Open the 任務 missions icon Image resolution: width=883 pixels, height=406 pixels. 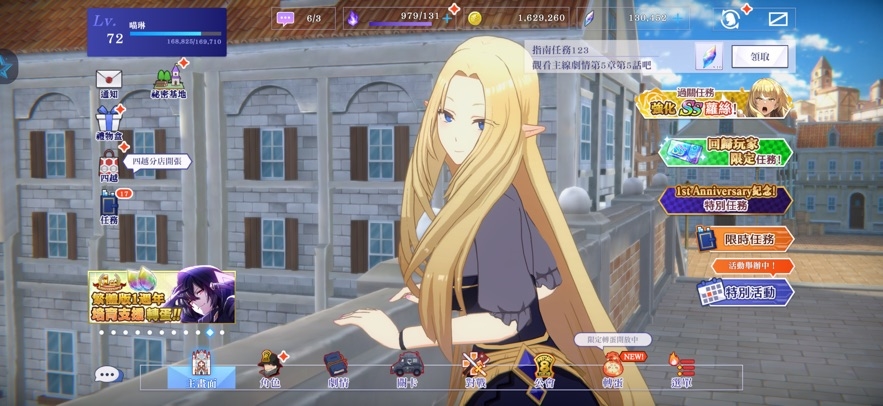pos(109,204)
